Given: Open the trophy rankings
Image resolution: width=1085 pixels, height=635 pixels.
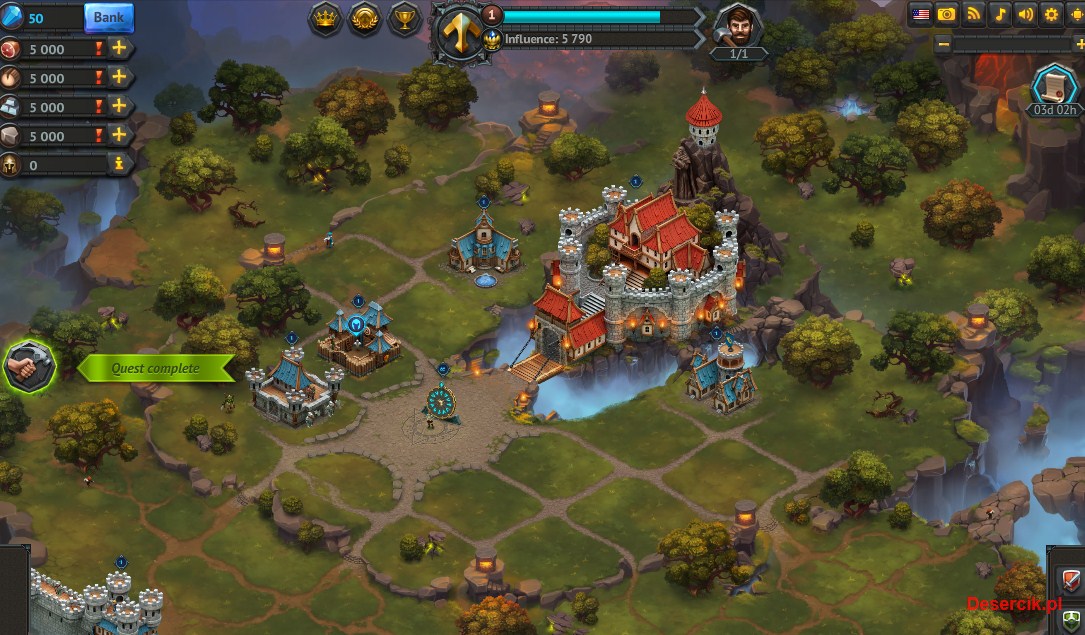Looking at the screenshot, I should [x=404, y=19].
